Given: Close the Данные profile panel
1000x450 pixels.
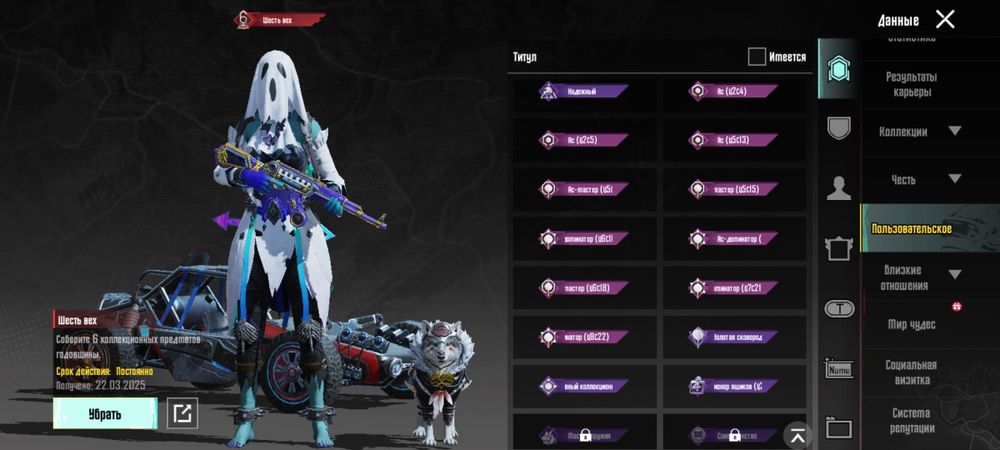Looking at the screenshot, I should coord(945,19).
